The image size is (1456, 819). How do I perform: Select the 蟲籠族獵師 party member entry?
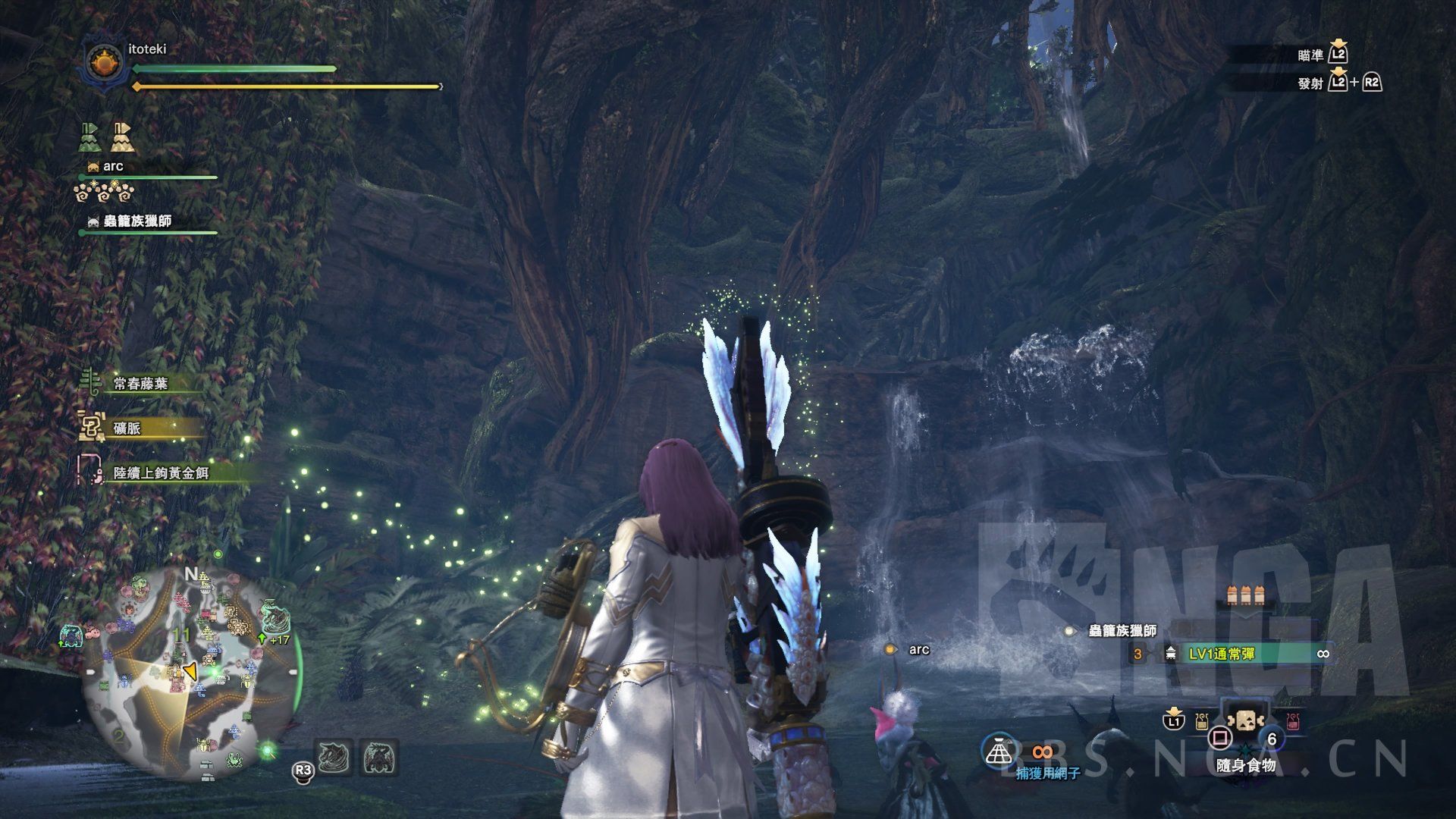click(136, 221)
